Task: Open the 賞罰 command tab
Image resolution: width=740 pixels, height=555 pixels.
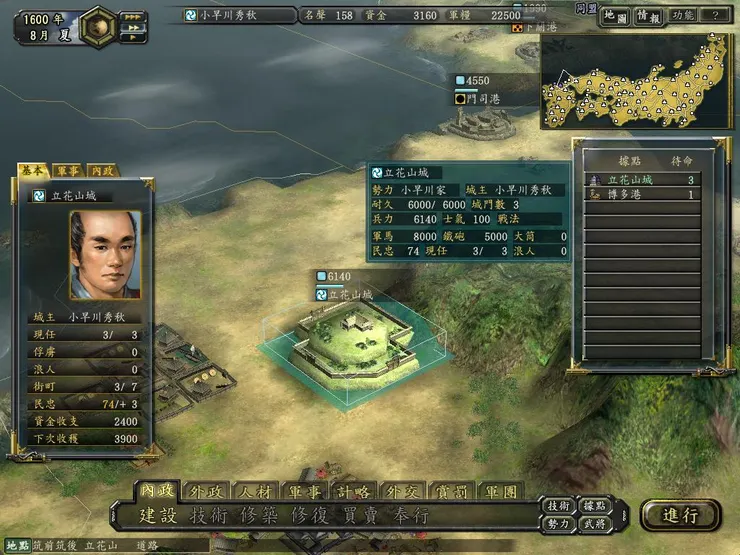Action: tap(452, 492)
